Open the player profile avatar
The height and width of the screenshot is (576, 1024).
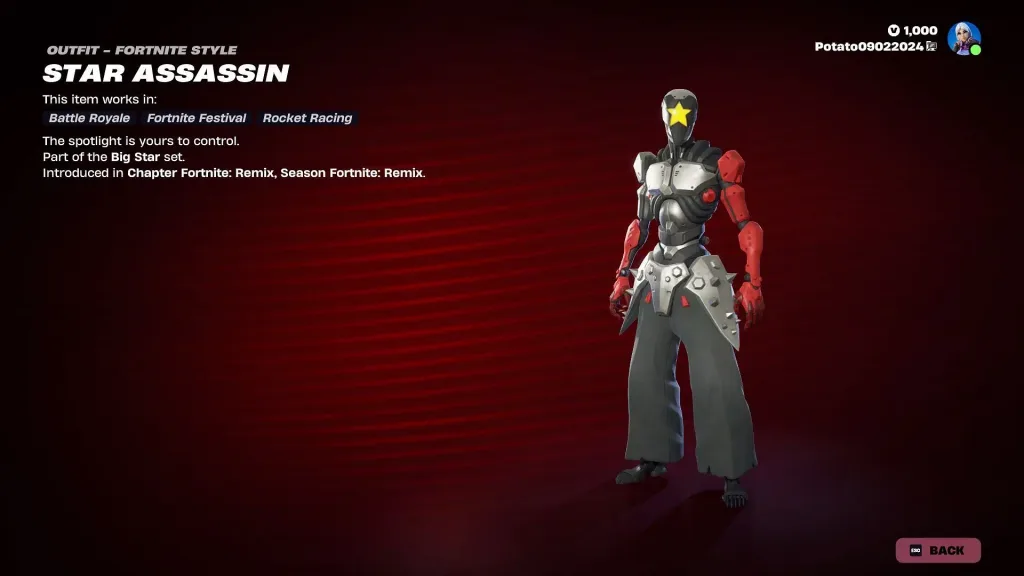coord(964,38)
